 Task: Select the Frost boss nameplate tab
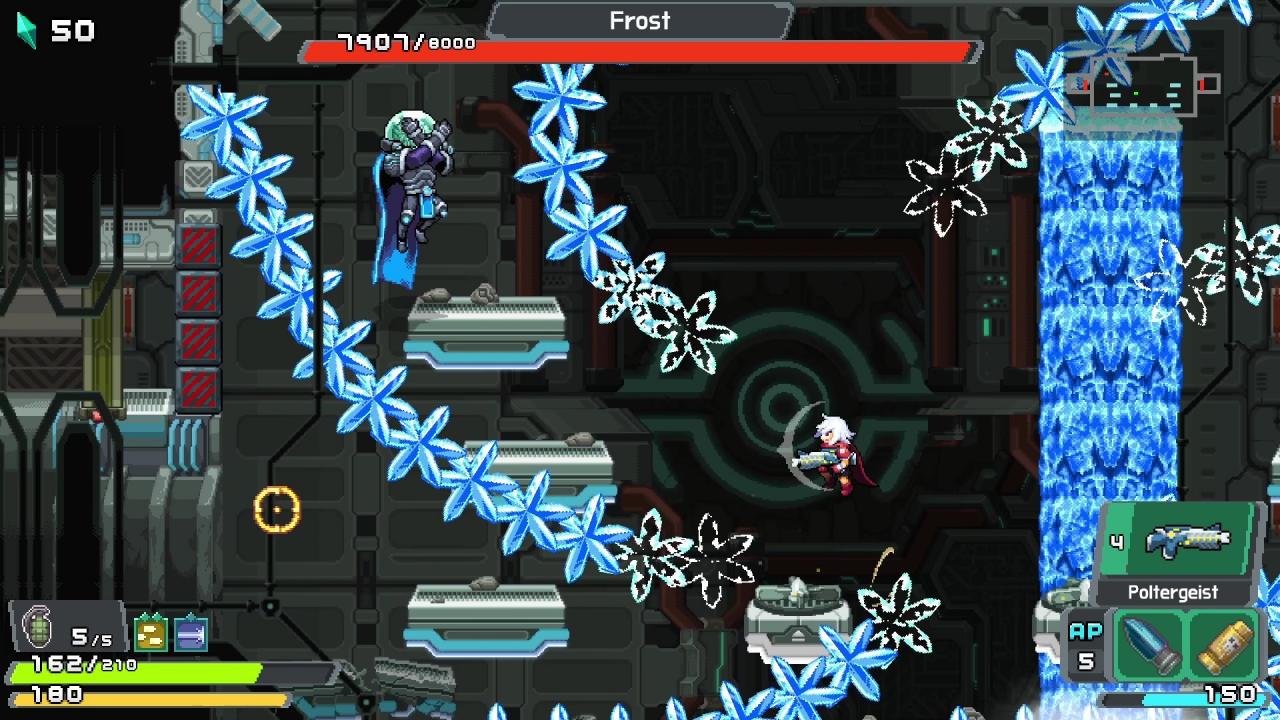pyautogui.click(x=640, y=21)
